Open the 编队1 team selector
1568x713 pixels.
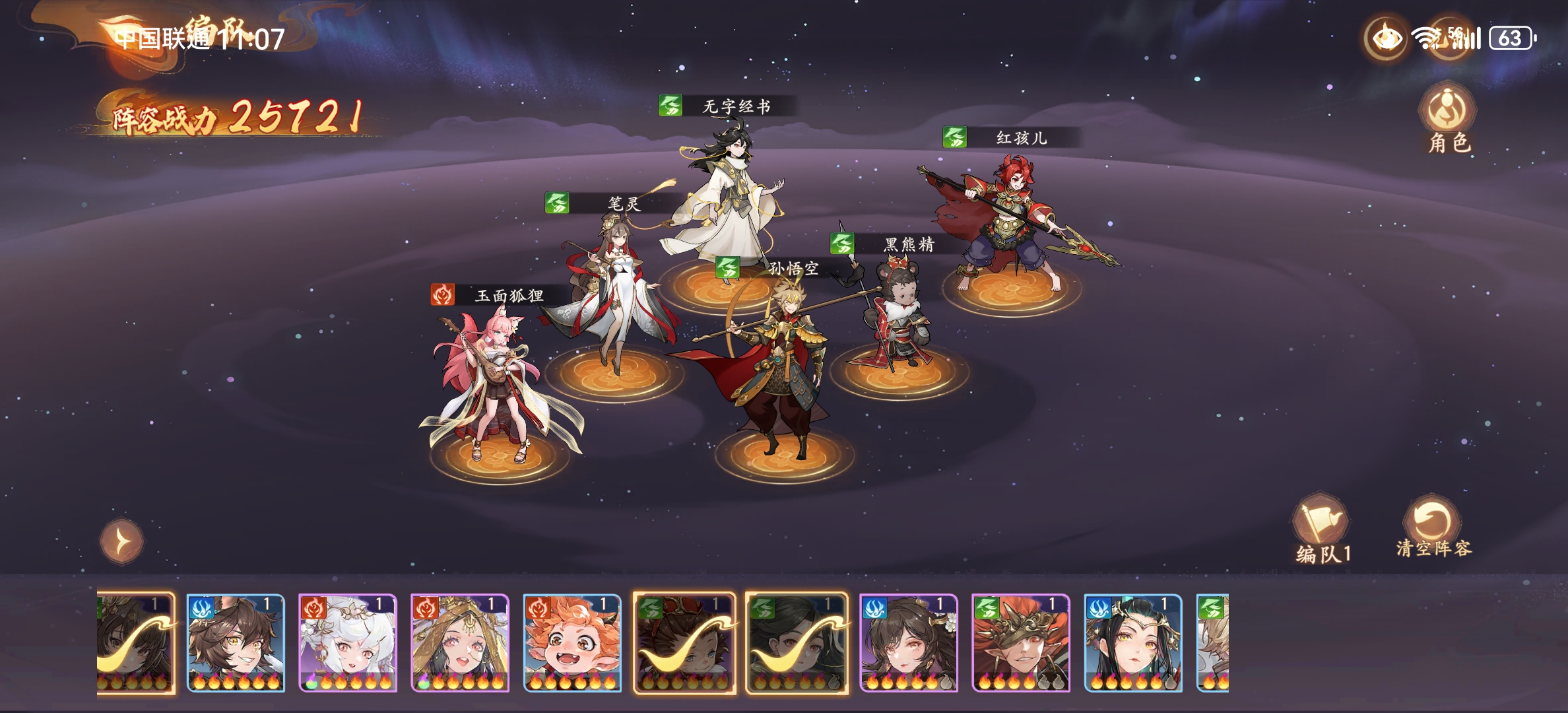1323,528
